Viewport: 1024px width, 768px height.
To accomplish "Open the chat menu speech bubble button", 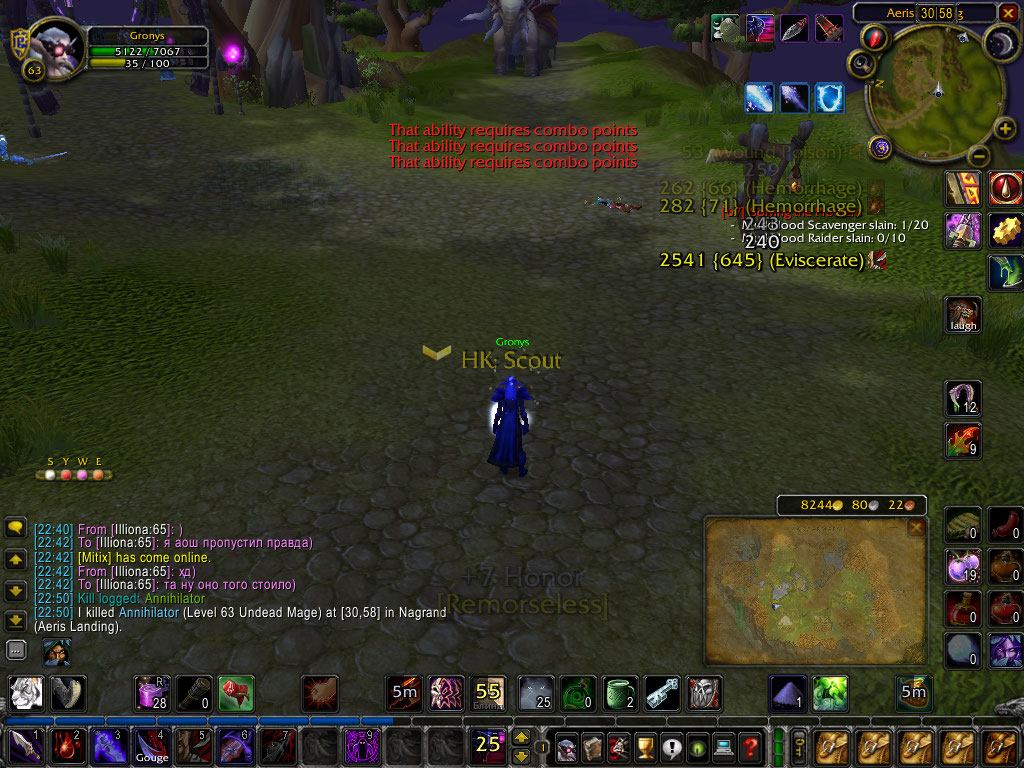I will click(x=16, y=527).
